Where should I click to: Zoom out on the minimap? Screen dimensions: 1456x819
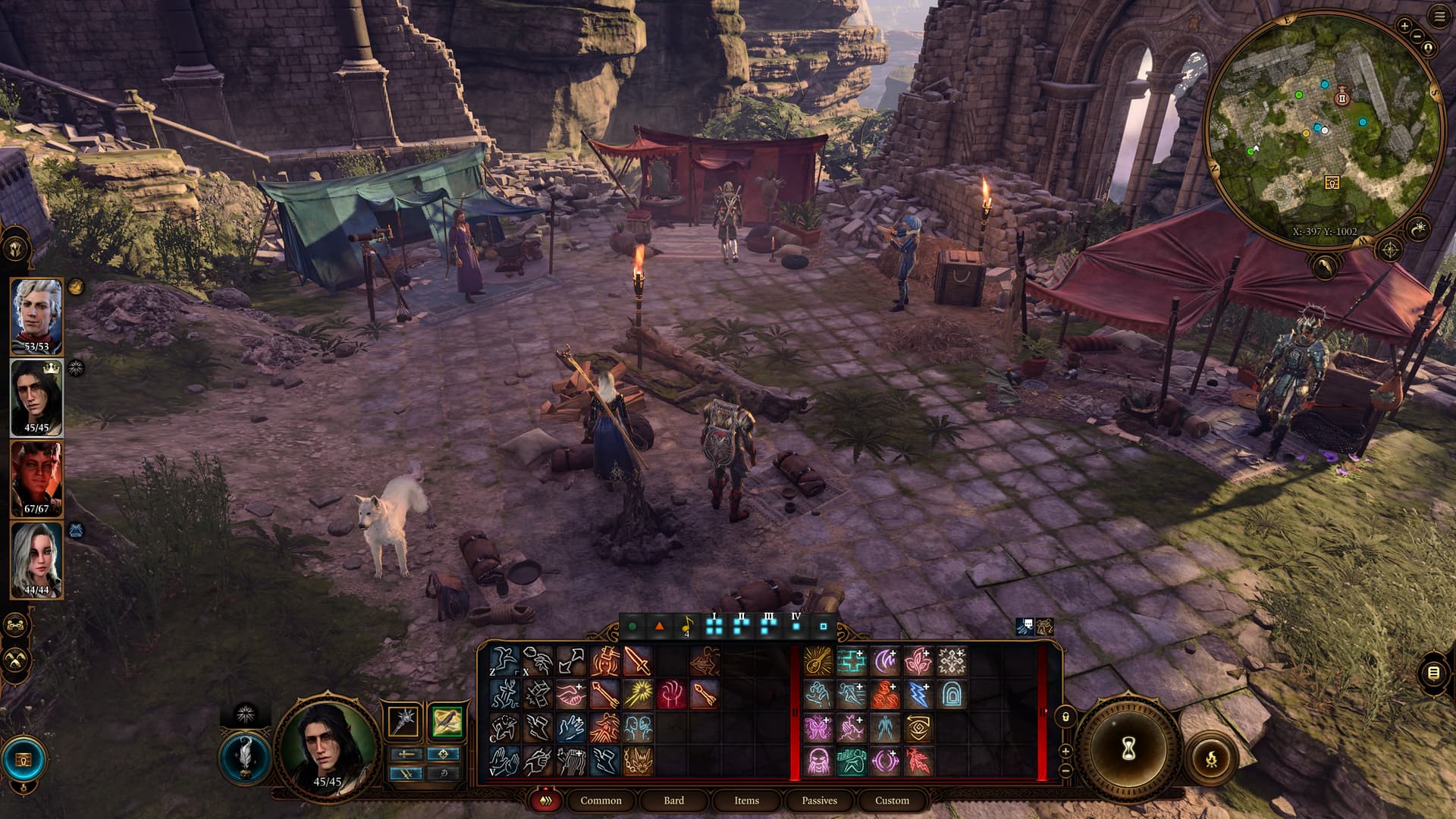[1416, 37]
